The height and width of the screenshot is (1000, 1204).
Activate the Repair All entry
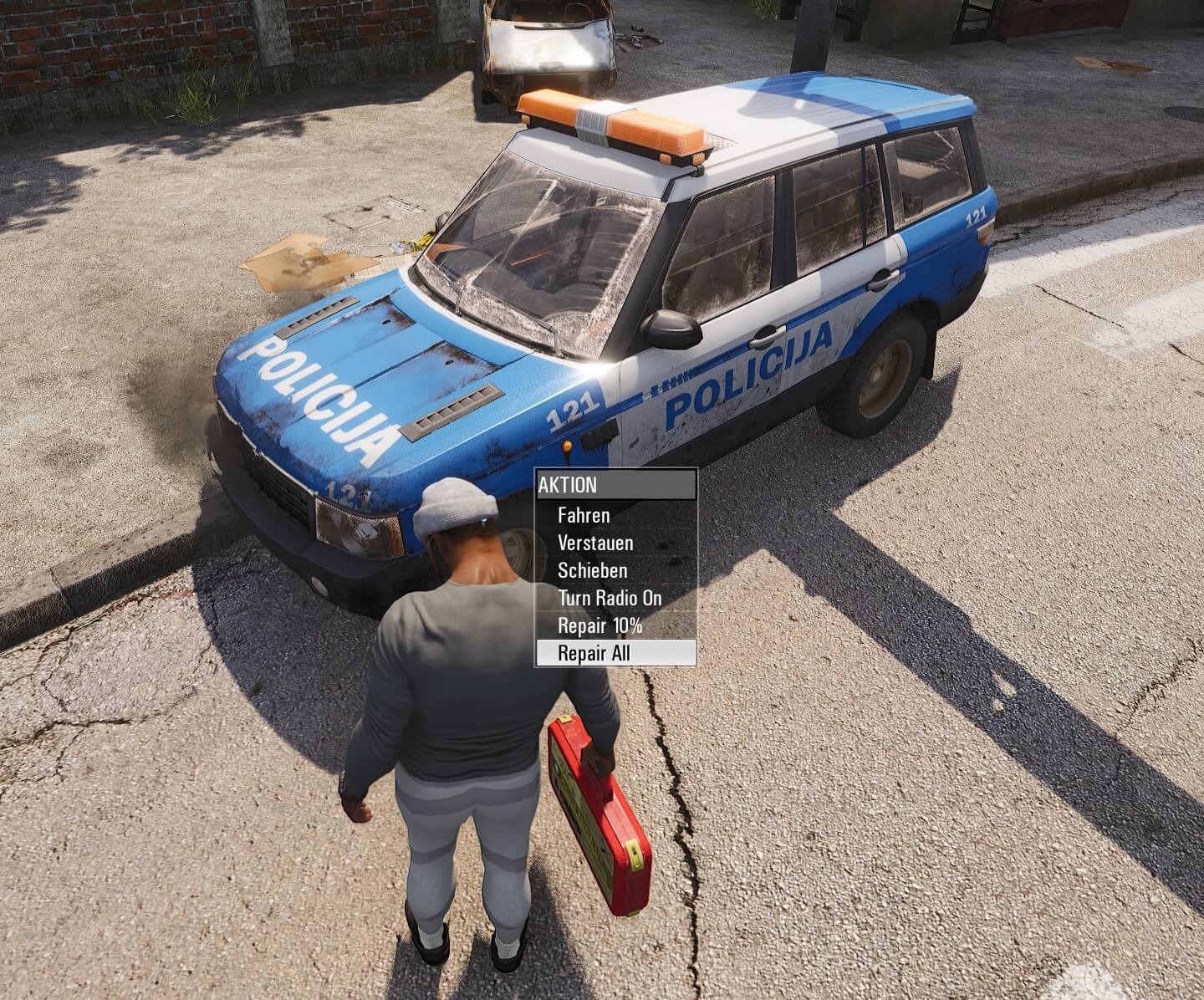pyautogui.click(x=594, y=653)
